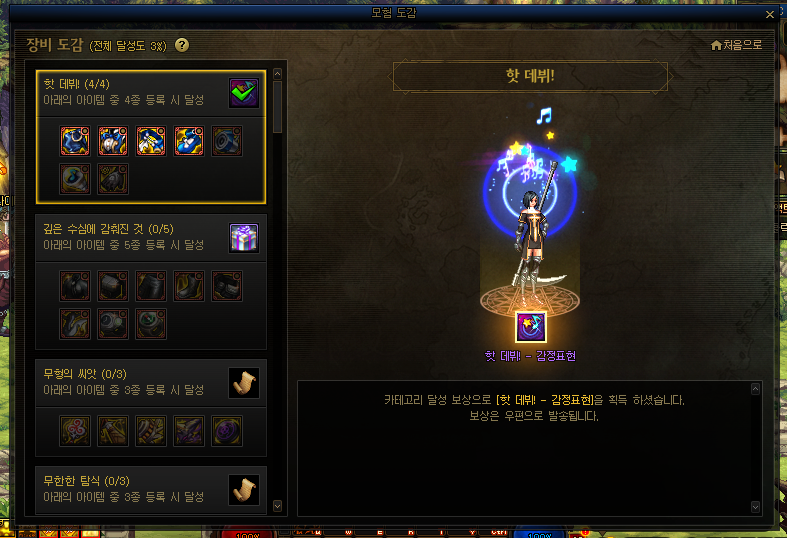Select the 깊은 수심에 감춰진 것 collection entry
This screenshot has width=787, height=538.
tap(130, 237)
